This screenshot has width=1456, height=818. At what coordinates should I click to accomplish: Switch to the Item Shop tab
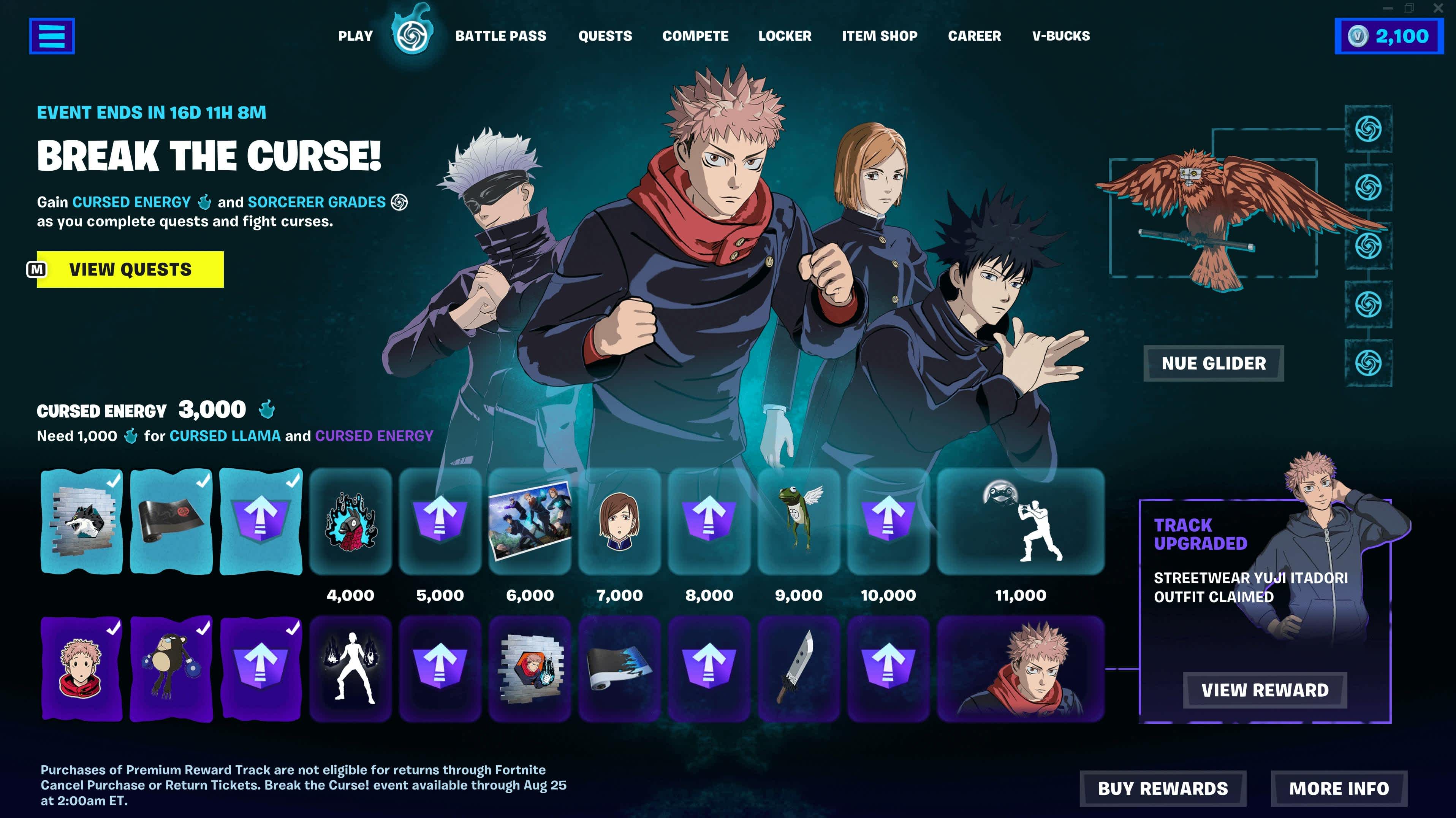pyautogui.click(x=880, y=35)
